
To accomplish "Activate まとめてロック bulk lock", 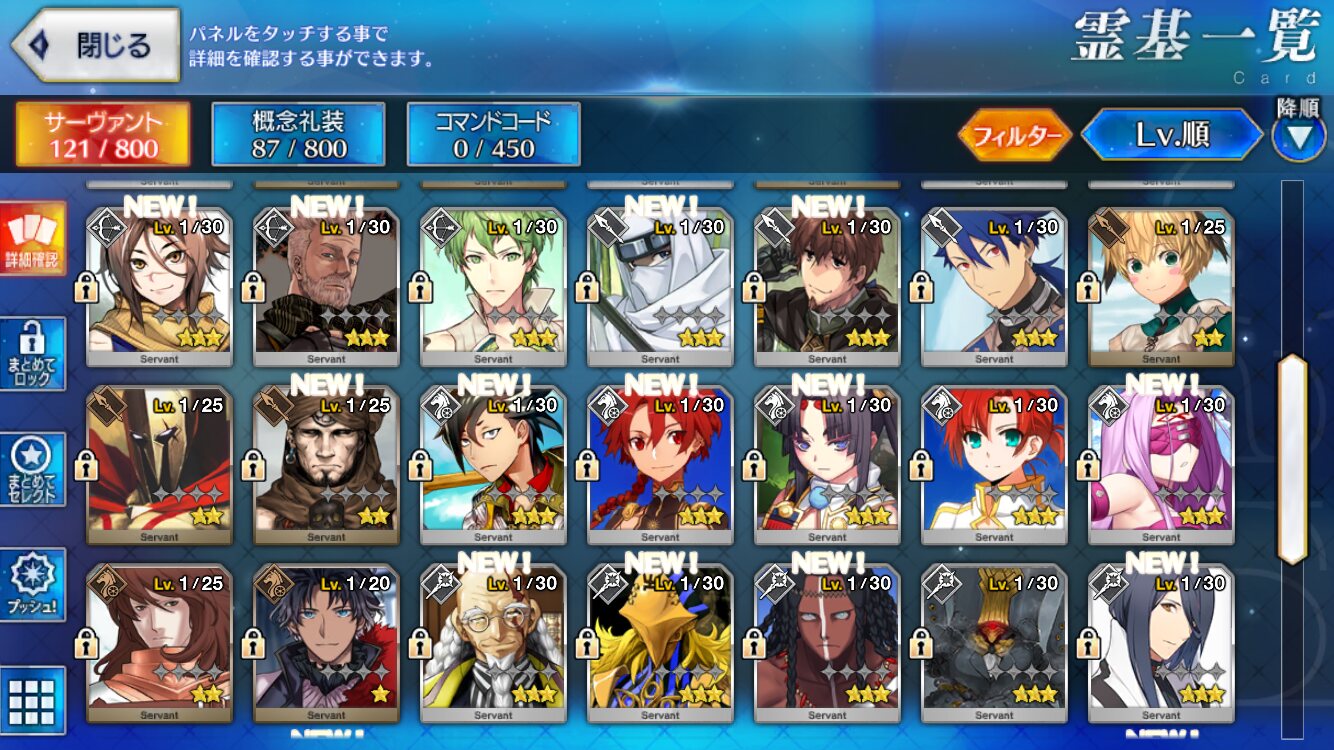I will (33, 354).
